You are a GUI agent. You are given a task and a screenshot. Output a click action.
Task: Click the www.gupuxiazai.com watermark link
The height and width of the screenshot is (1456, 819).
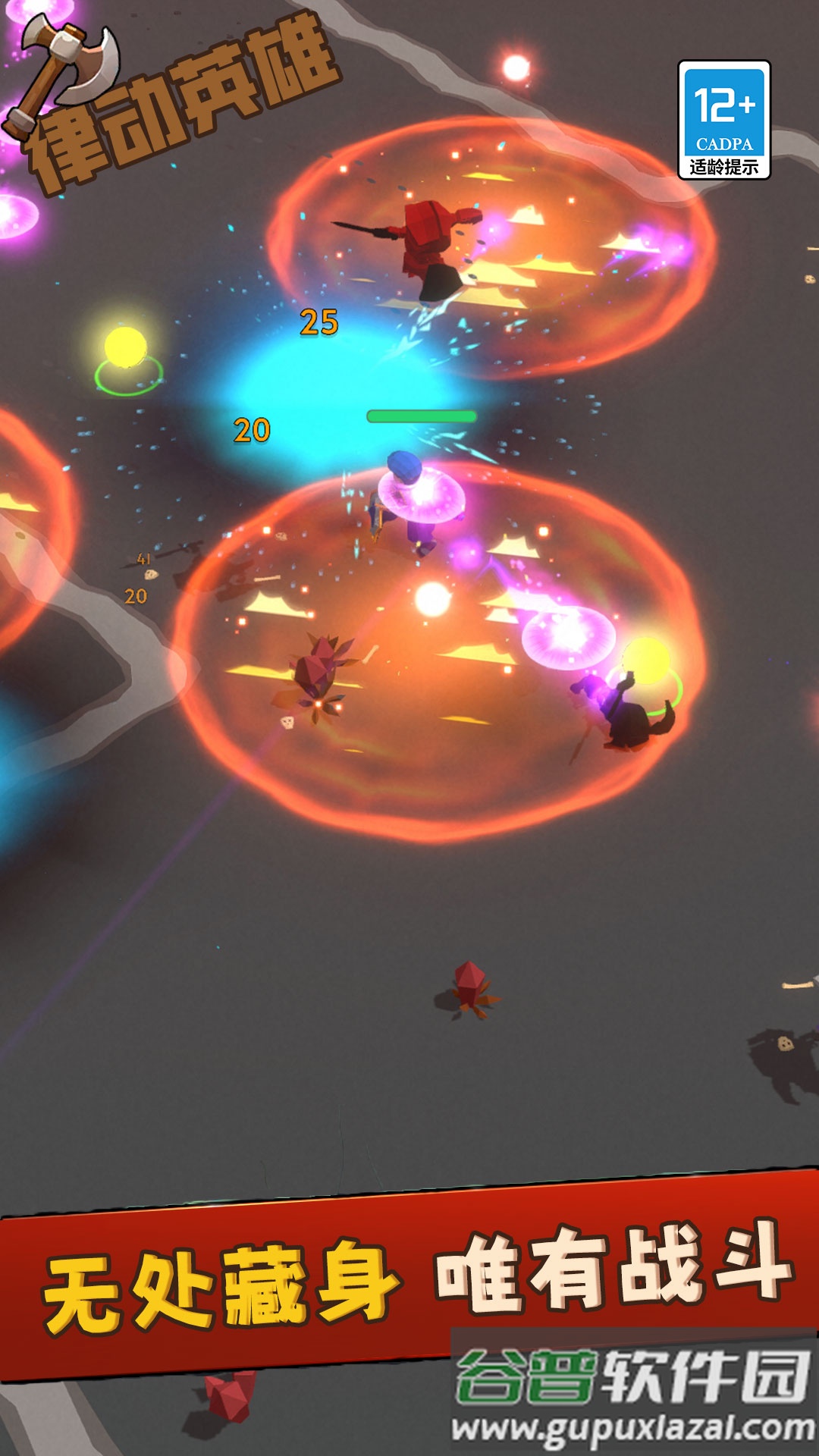pos(632,1429)
